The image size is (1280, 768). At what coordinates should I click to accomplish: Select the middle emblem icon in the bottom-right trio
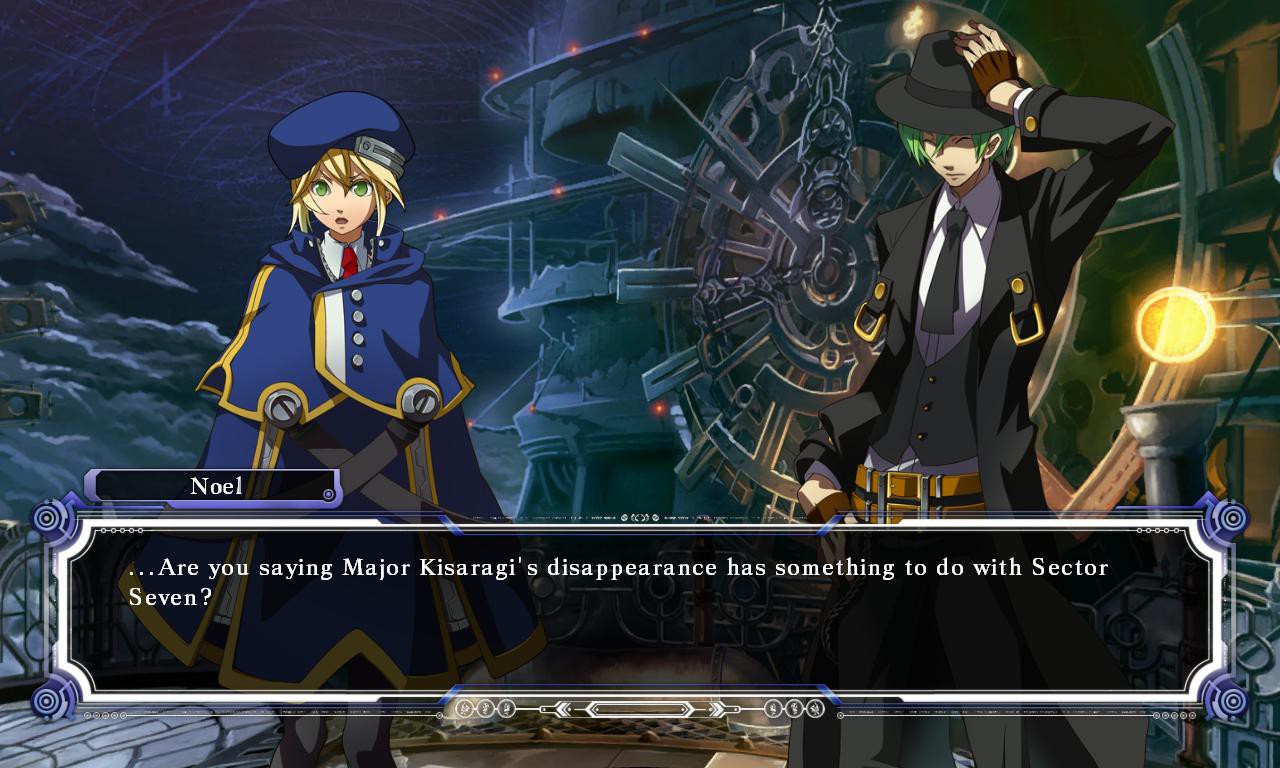[793, 709]
